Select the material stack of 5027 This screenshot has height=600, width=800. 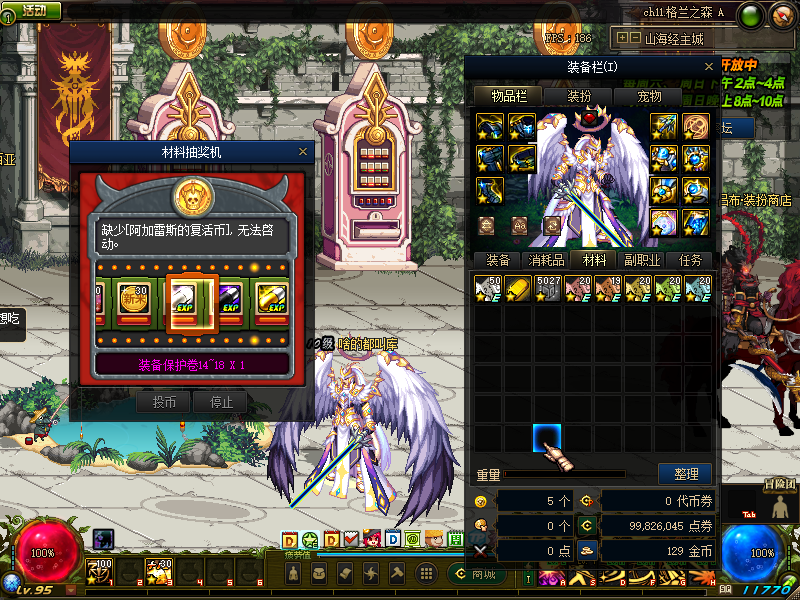pos(548,289)
